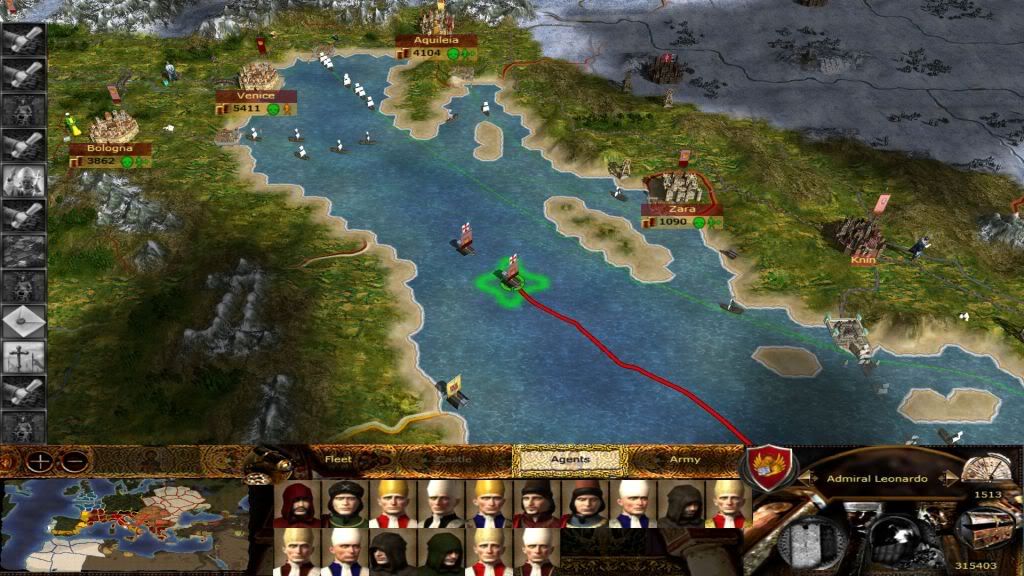This screenshot has height=576, width=1024.
Task: Open the white-haired Pope portrait notification
Action: pyautogui.click(x=24, y=181)
